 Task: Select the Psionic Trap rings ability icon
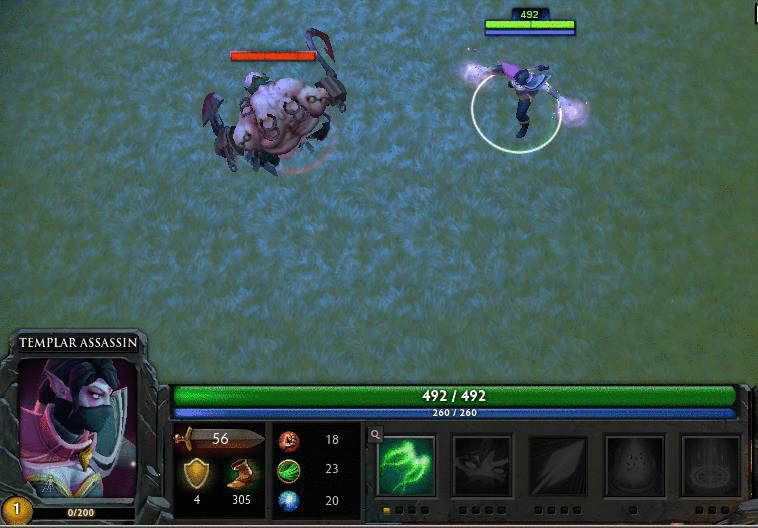(x=711, y=465)
